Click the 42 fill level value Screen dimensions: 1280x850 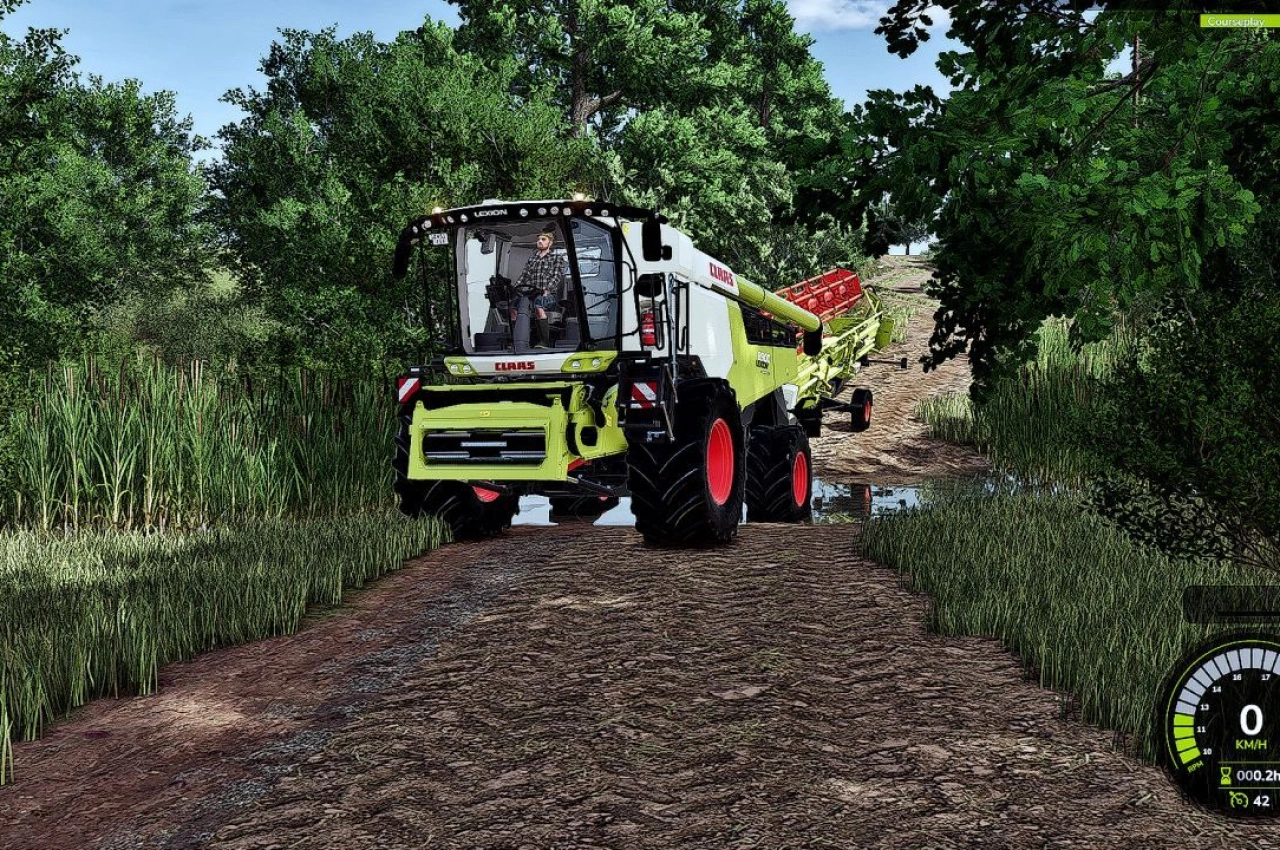pyautogui.click(x=1261, y=799)
